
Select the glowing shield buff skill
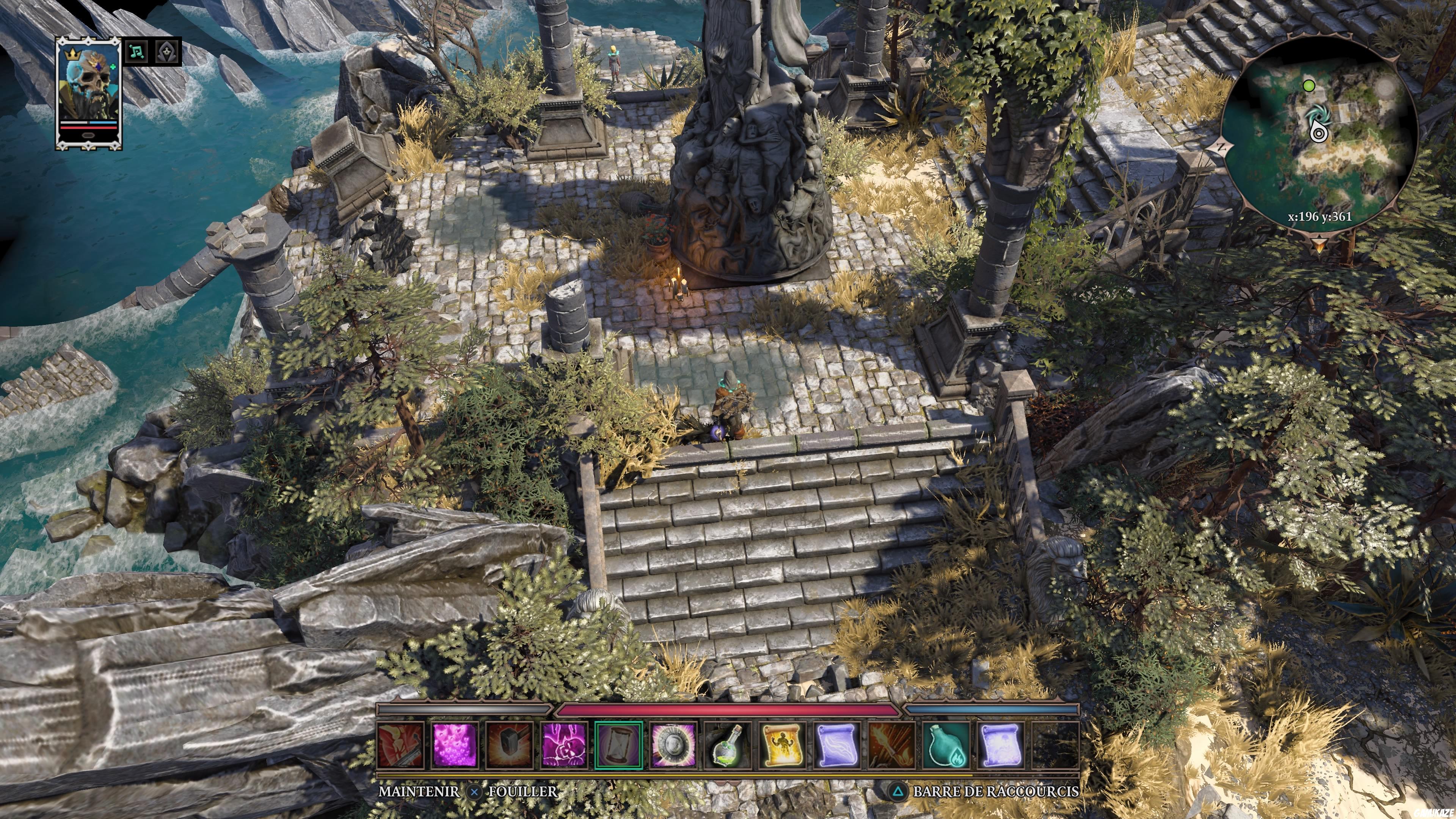click(x=673, y=746)
